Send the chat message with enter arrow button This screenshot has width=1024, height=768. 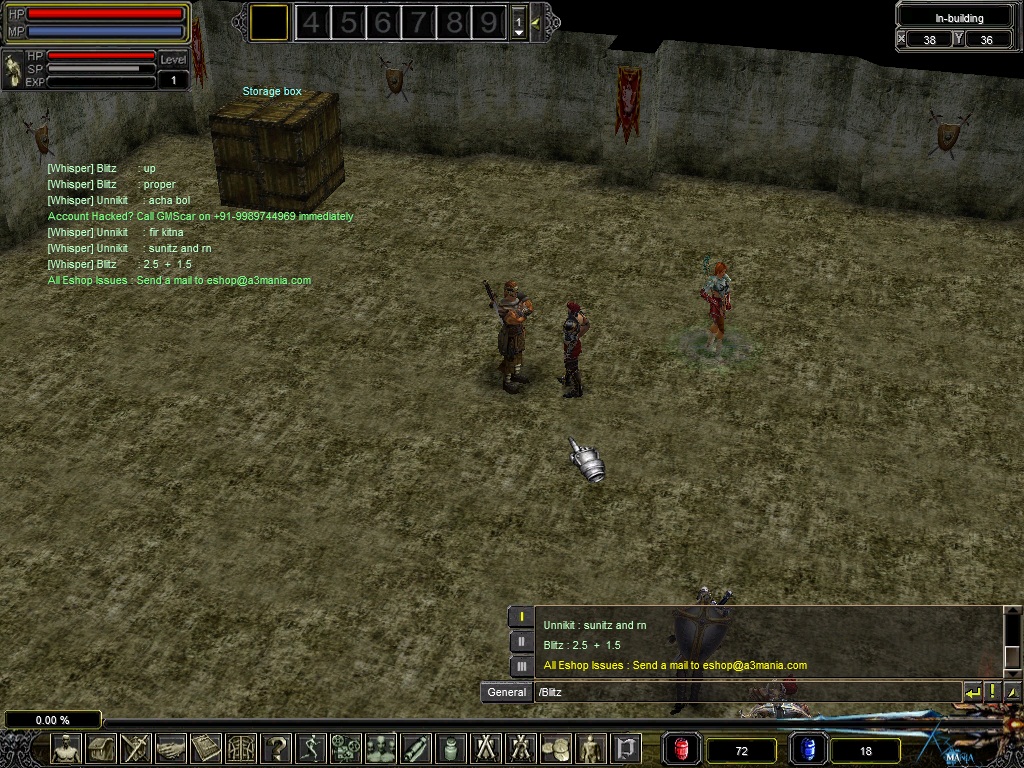click(x=972, y=692)
